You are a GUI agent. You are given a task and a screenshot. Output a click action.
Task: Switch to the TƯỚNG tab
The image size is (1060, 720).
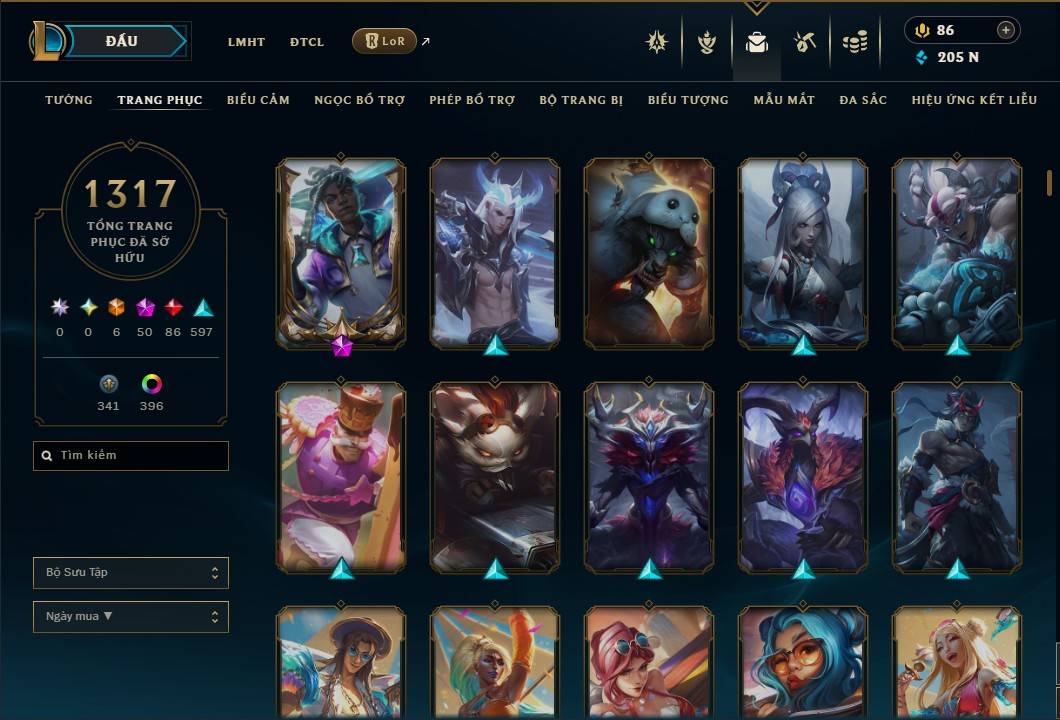[x=69, y=100]
